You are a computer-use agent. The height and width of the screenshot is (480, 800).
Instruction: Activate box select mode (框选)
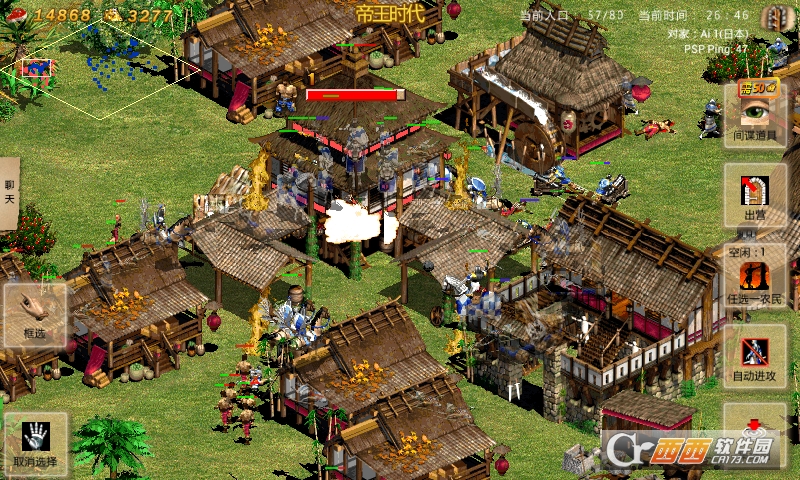(35, 315)
